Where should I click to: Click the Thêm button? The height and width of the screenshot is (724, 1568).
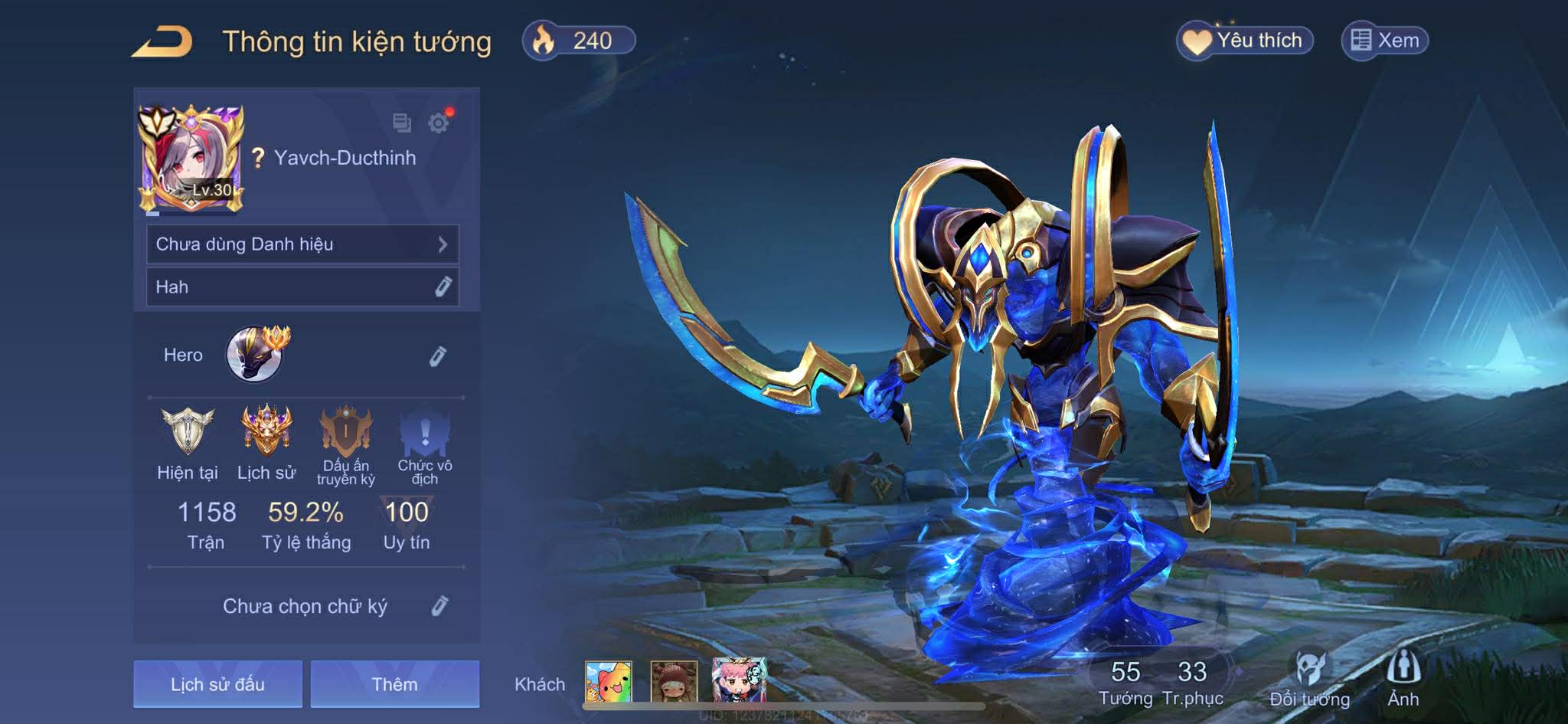394,683
